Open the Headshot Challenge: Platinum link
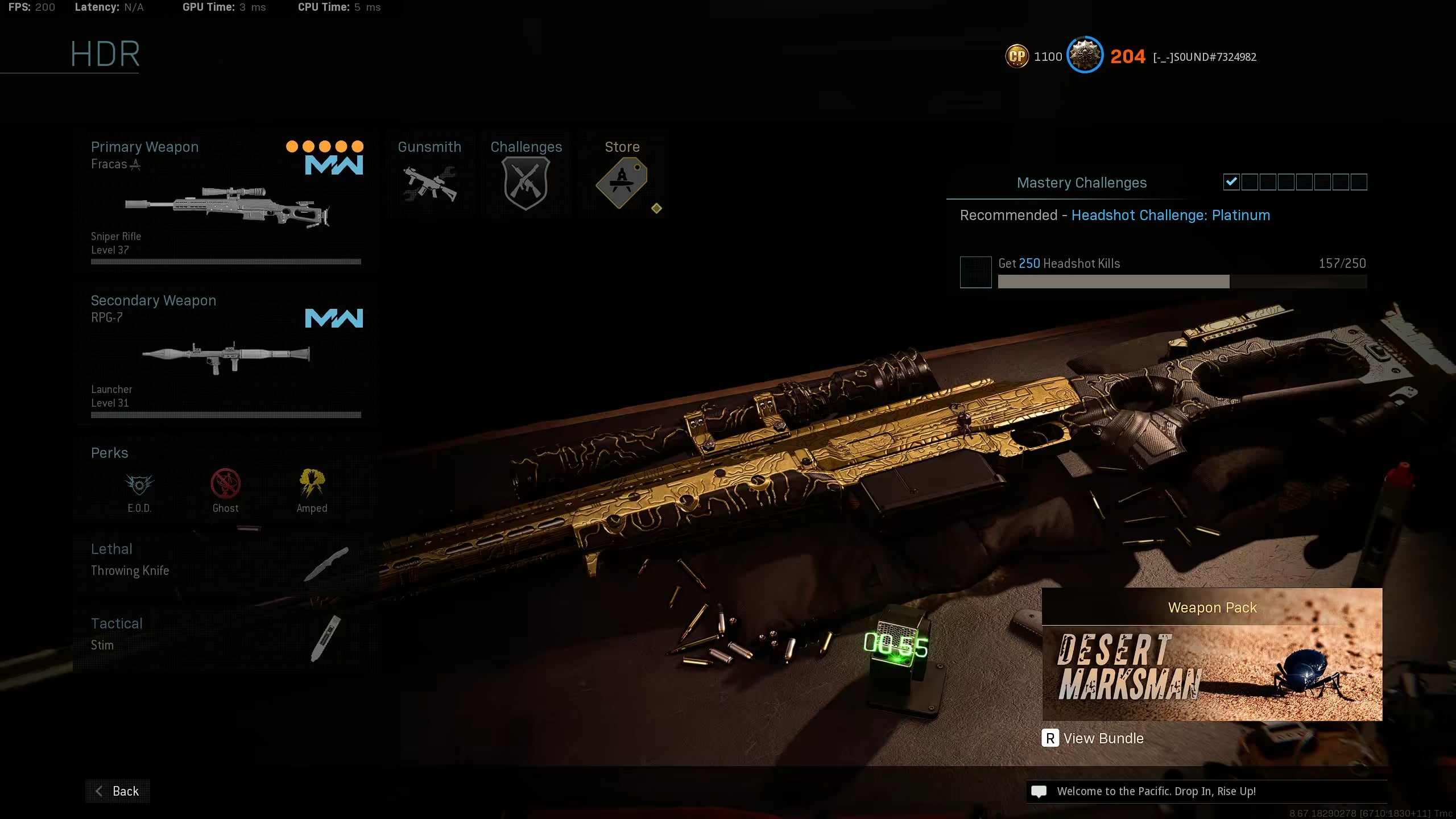1456x819 pixels. click(x=1170, y=216)
